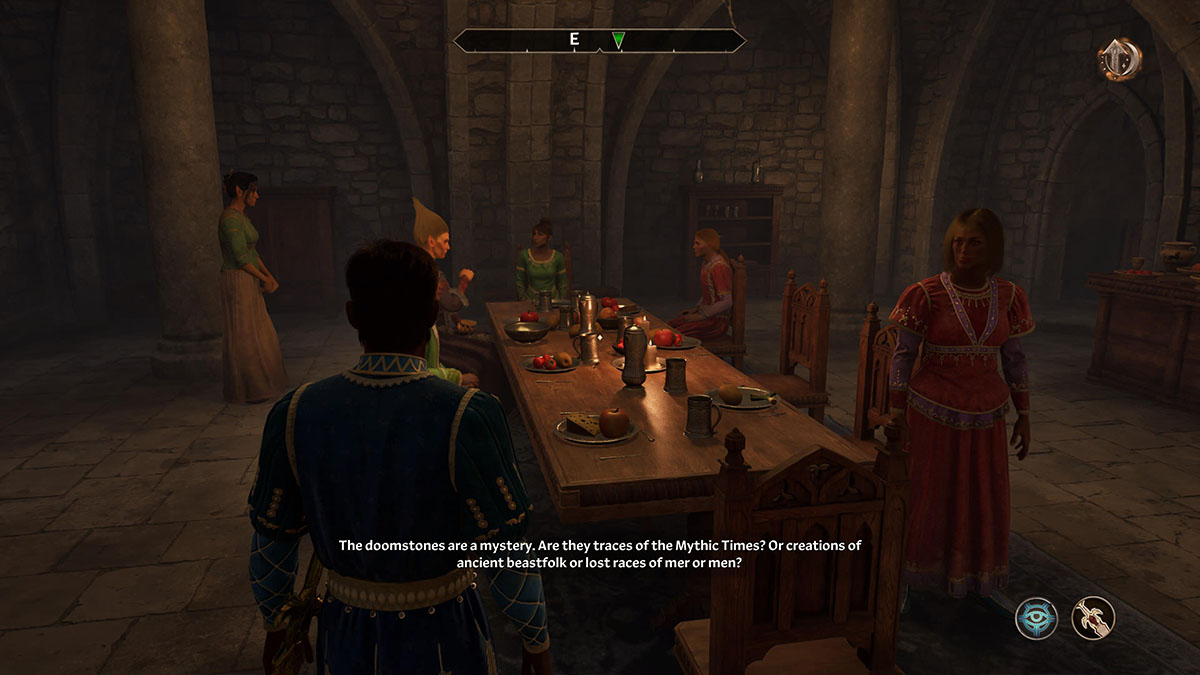Click the blue eye spell icon
The height and width of the screenshot is (675, 1200).
coord(1037,617)
